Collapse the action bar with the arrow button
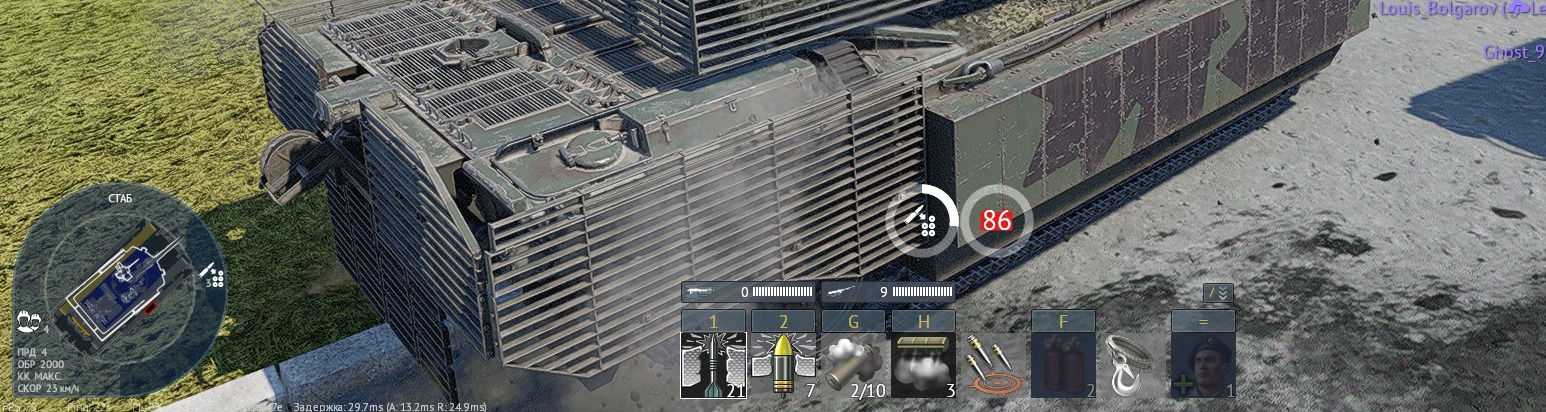 click(1218, 293)
